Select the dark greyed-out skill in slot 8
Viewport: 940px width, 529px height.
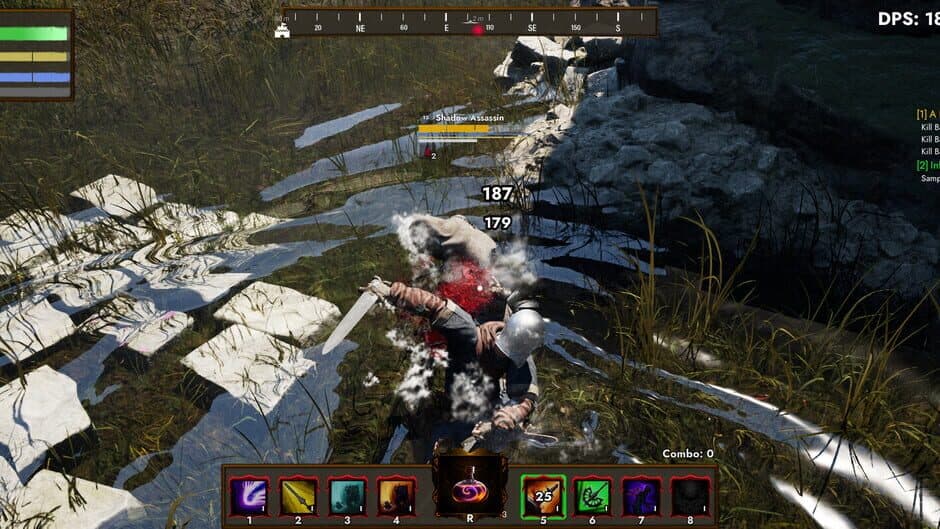coord(690,495)
